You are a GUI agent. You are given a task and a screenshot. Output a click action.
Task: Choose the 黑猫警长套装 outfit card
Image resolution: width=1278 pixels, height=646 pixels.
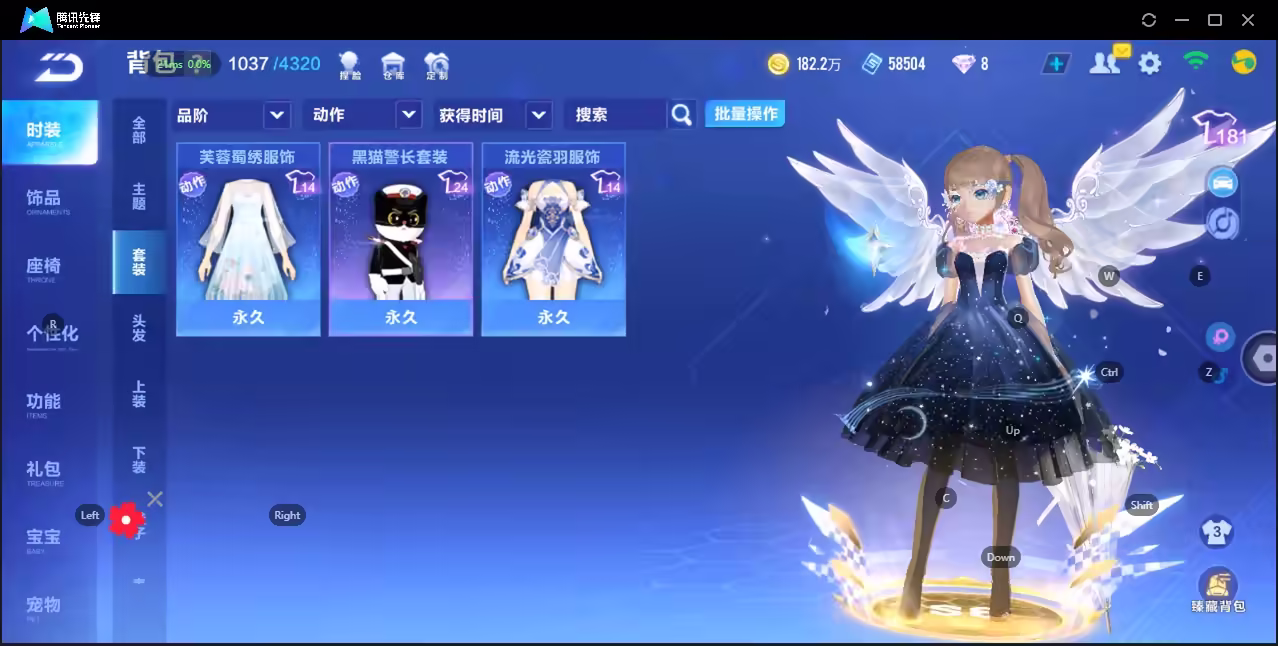pyautogui.click(x=400, y=238)
